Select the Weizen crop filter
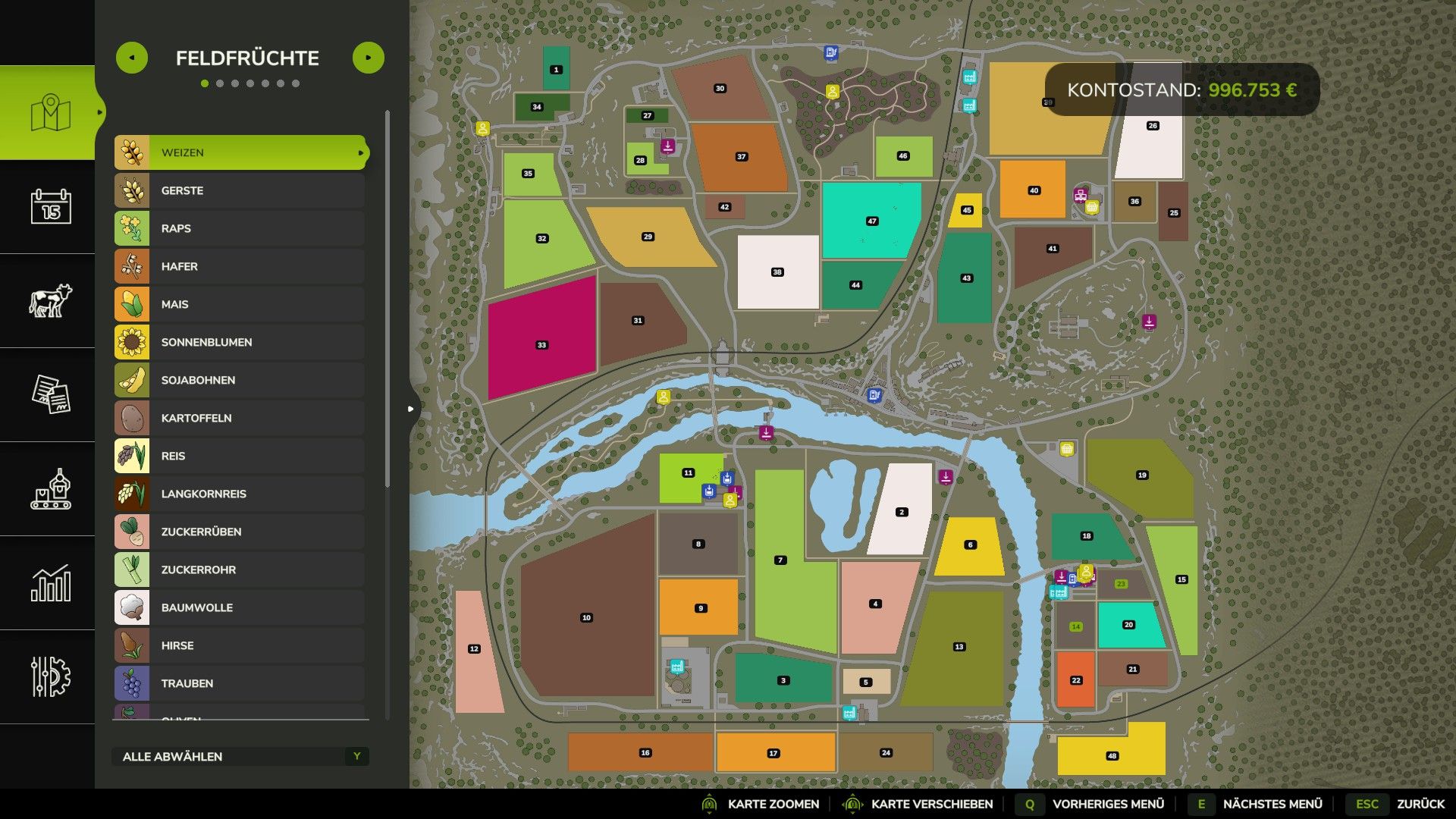Screen dimensions: 1456x819 pyautogui.click(x=240, y=152)
